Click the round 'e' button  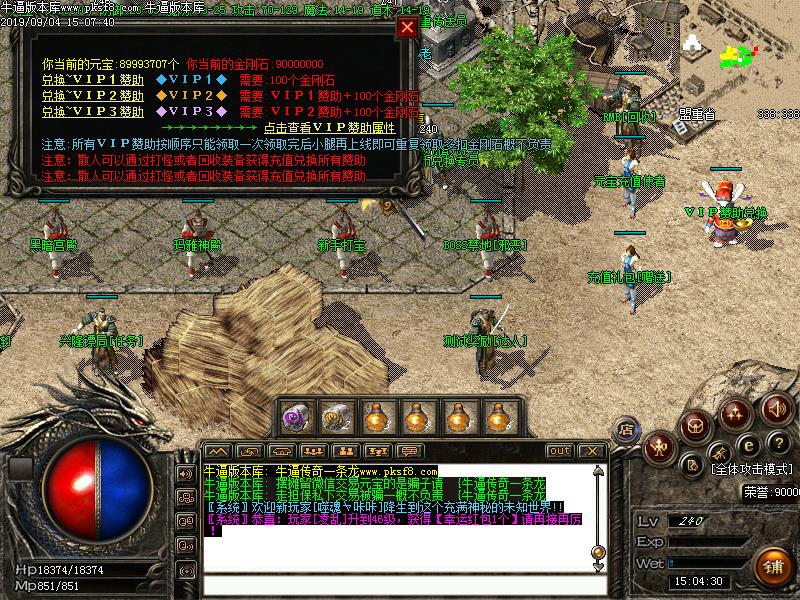click(746, 445)
